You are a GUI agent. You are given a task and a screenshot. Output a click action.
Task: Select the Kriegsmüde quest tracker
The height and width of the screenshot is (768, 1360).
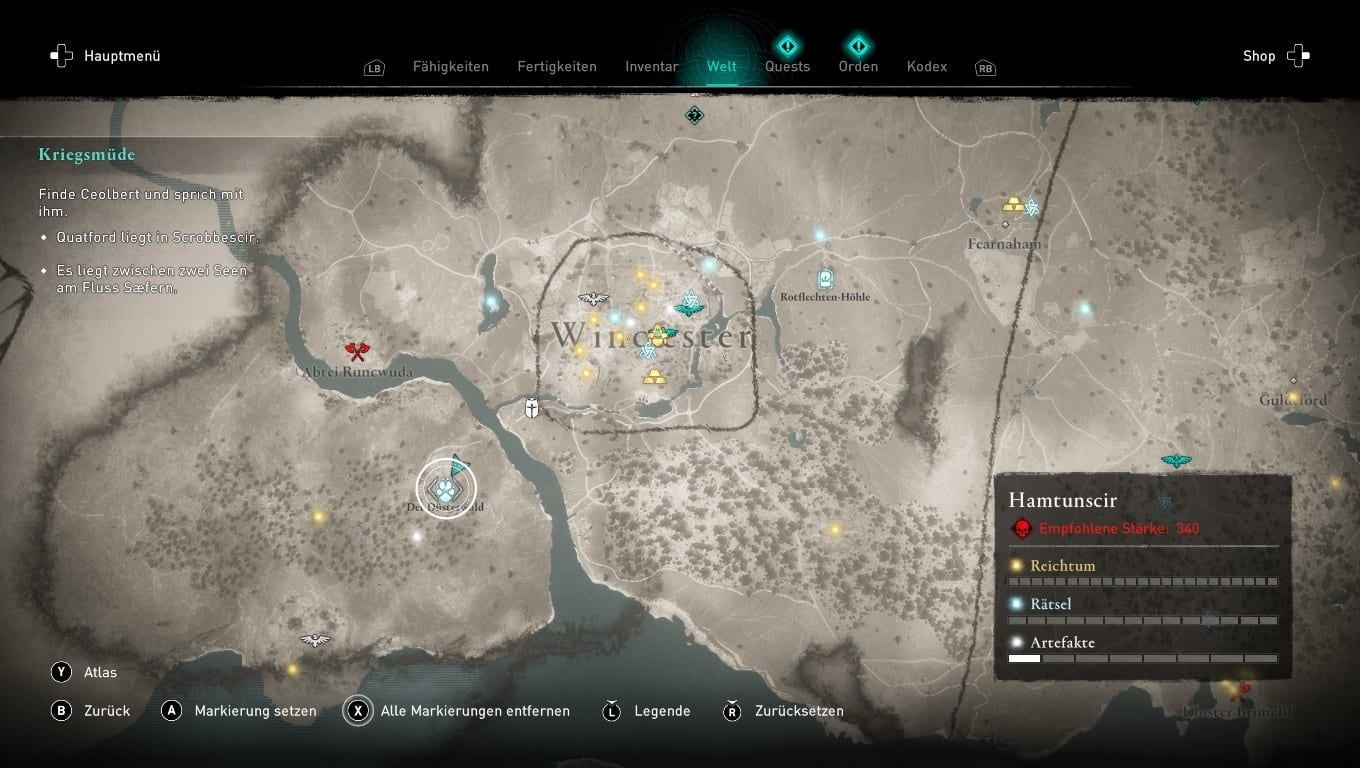tap(87, 155)
